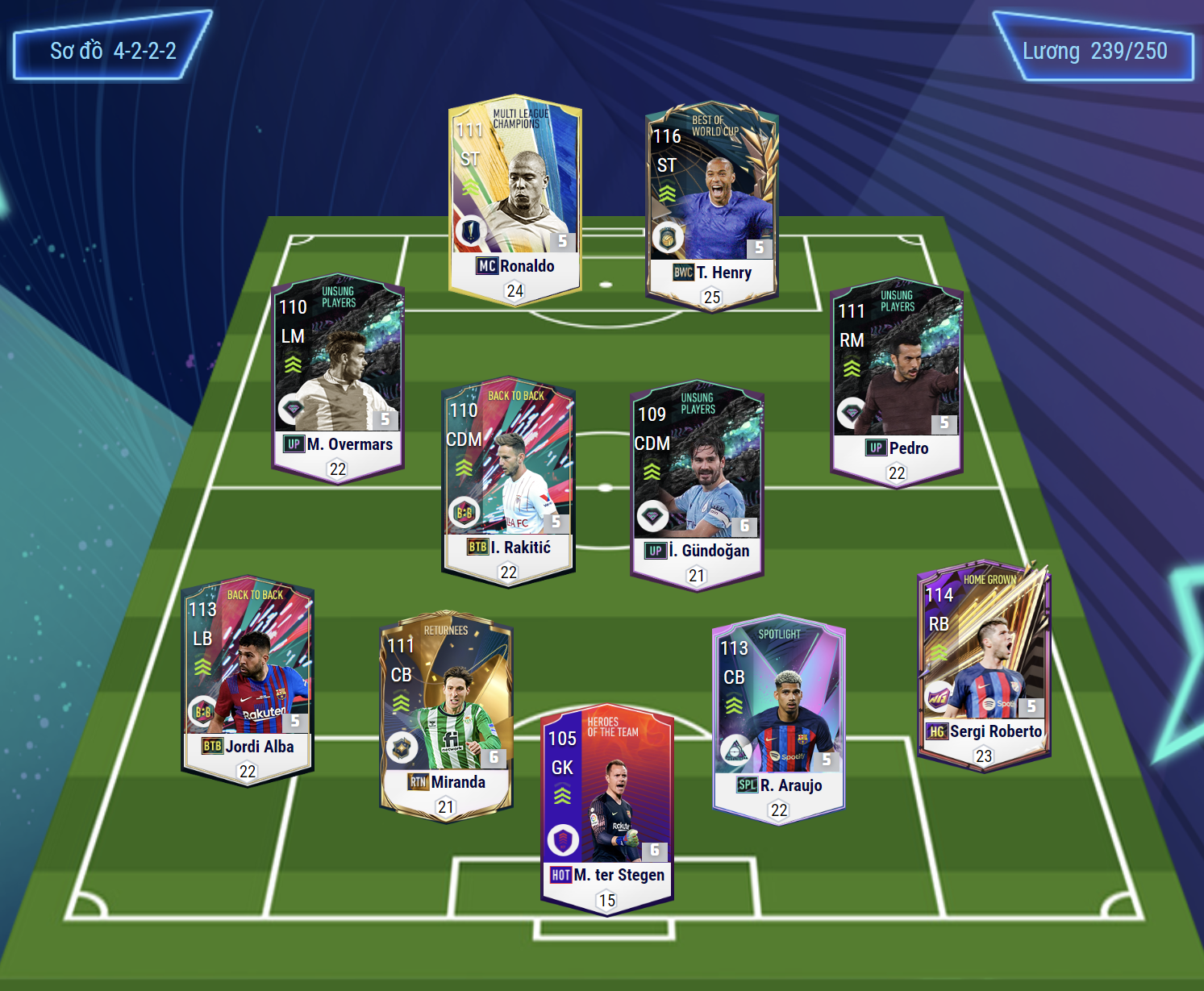The image size is (1204, 991).
Task: Select the Ronaldo striker card
Action: (515, 198)
